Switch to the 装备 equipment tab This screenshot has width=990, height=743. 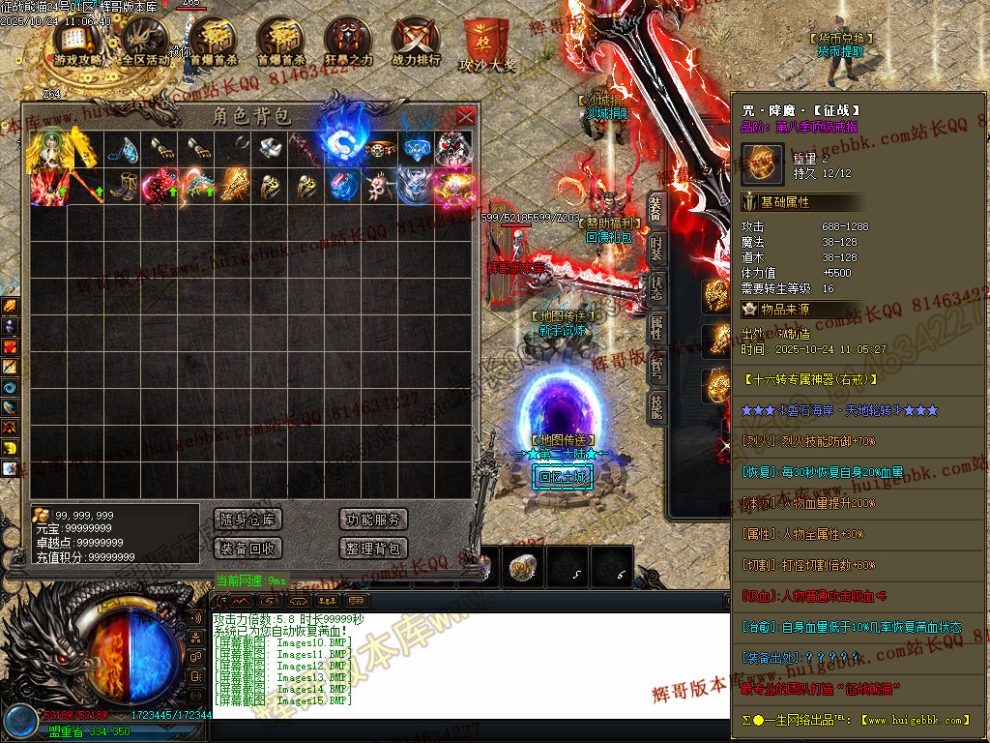click(x=656, y=209)
